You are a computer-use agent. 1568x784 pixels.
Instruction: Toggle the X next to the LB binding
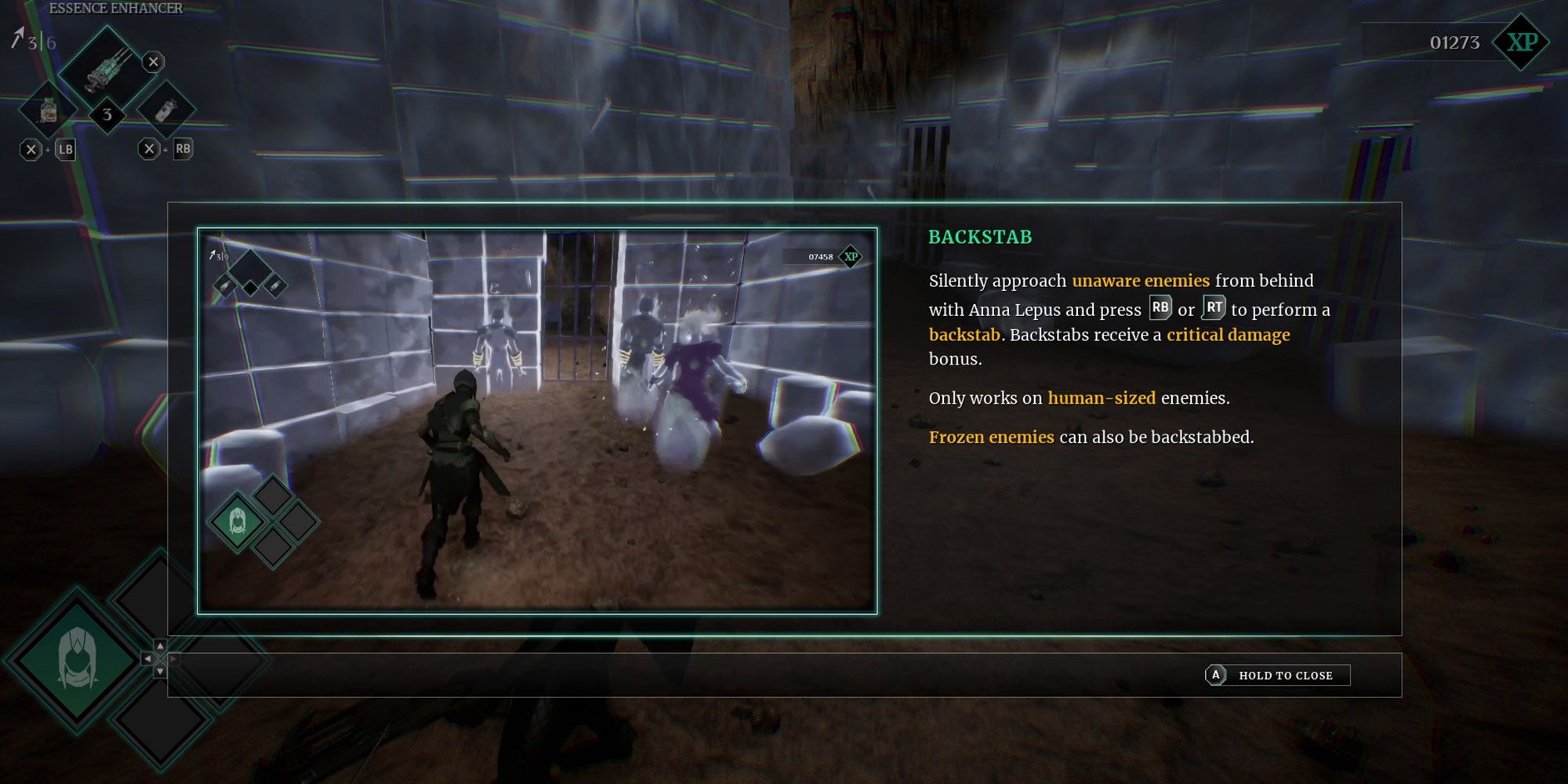click(x=31, y=150)
